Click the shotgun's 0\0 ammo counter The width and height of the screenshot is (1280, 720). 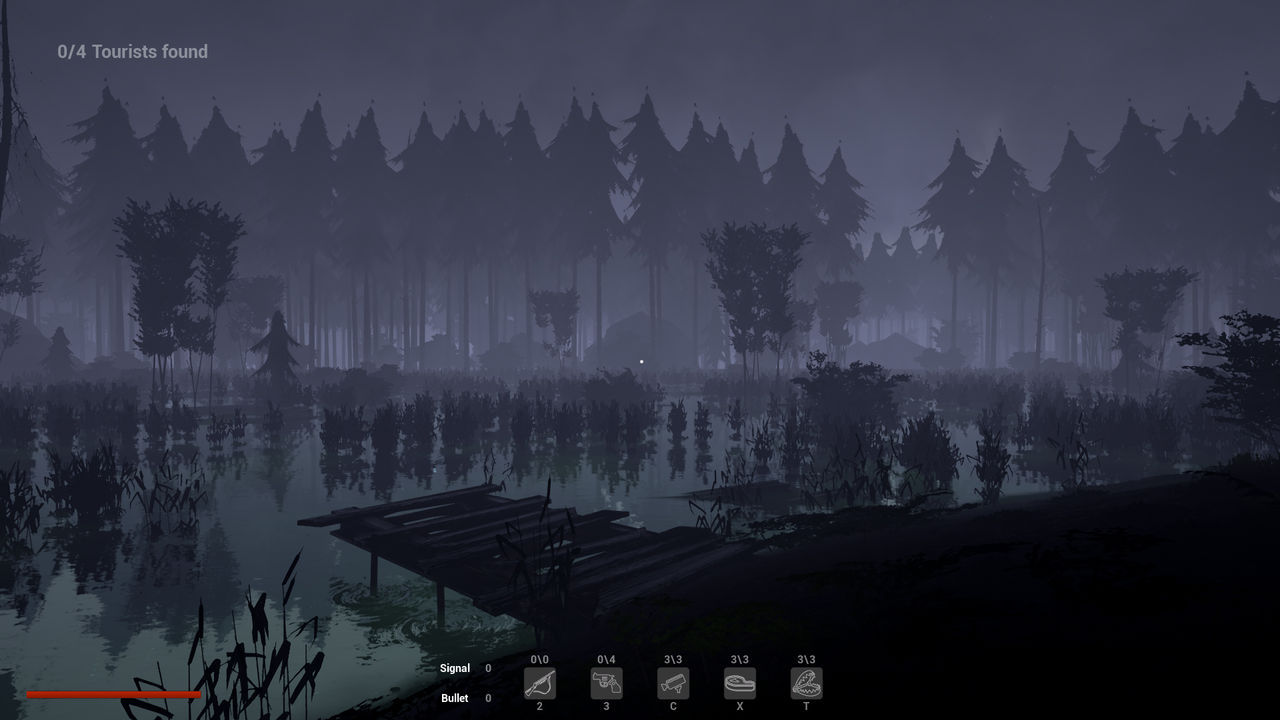coord(540,660)
